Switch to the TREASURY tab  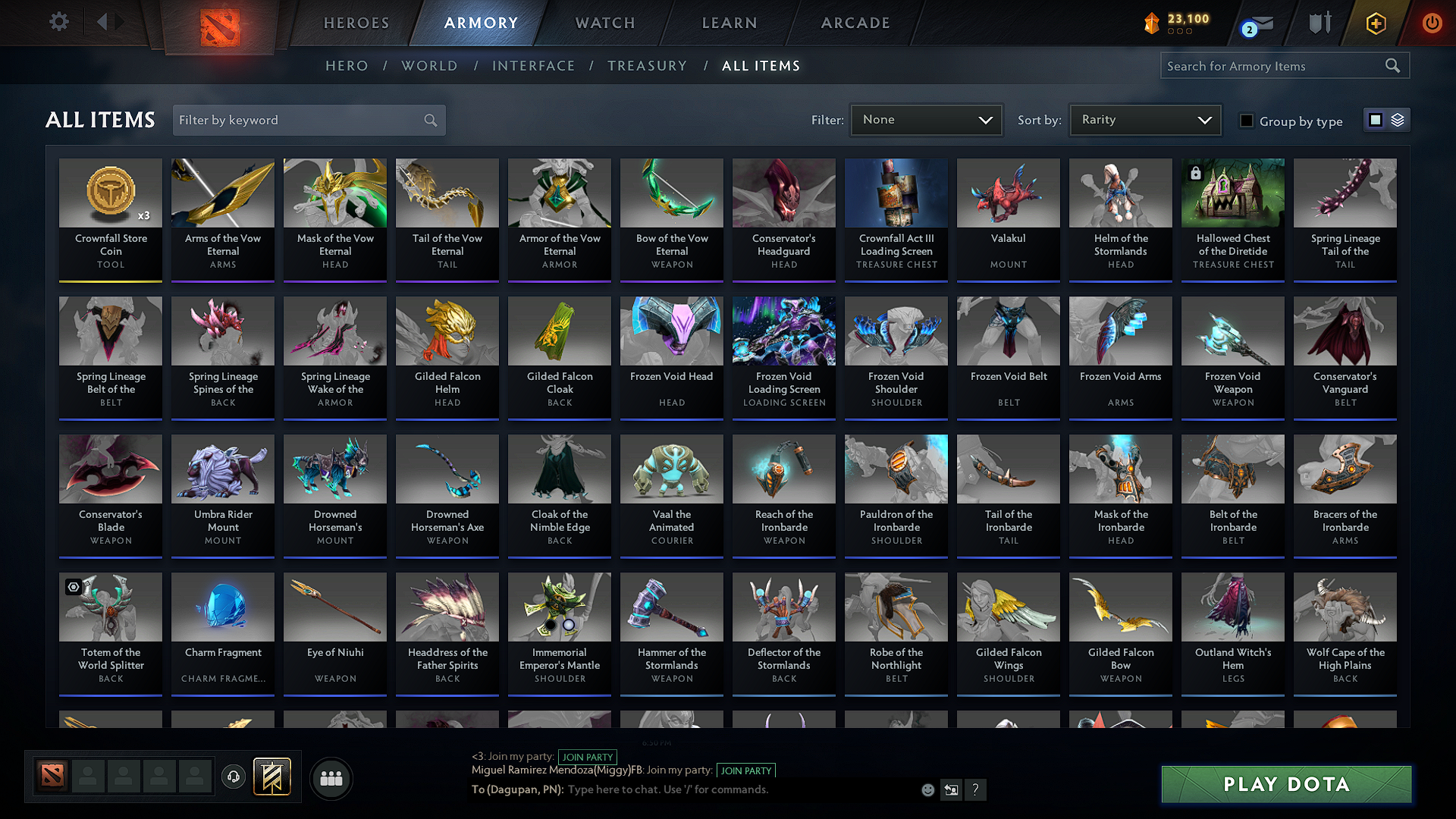point(647,66)
